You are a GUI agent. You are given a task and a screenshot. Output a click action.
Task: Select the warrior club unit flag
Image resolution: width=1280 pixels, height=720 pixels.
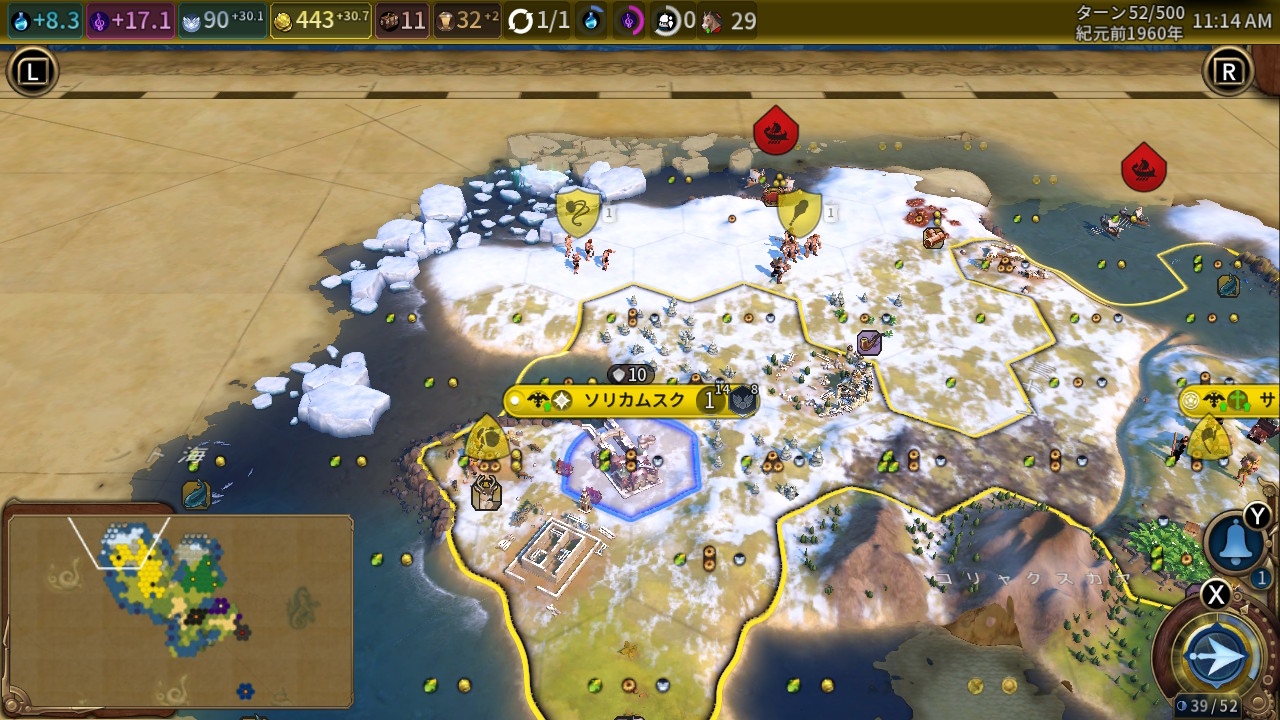(799, 212)
